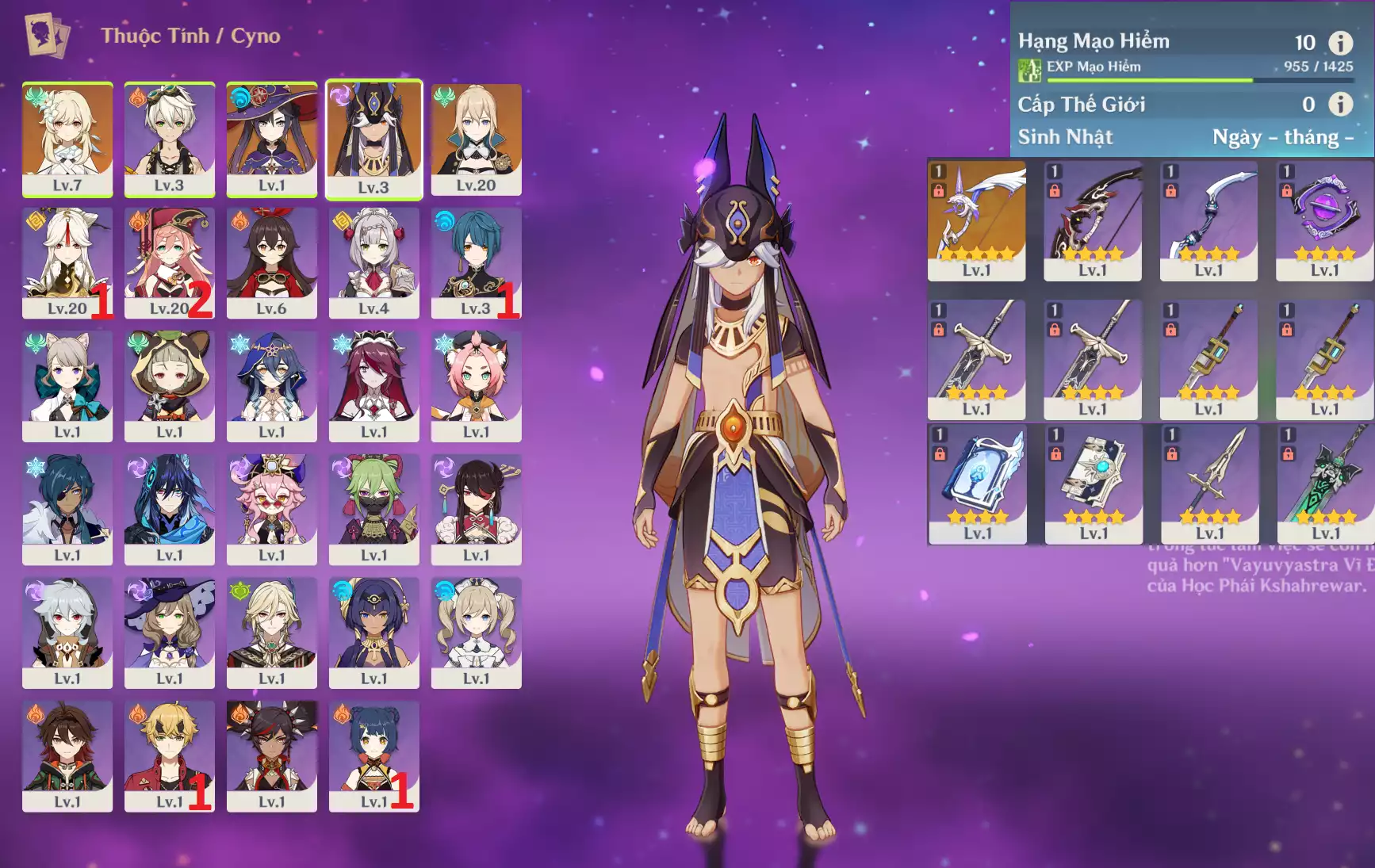Select pink-haired Diona's portrait

point(476,385)
